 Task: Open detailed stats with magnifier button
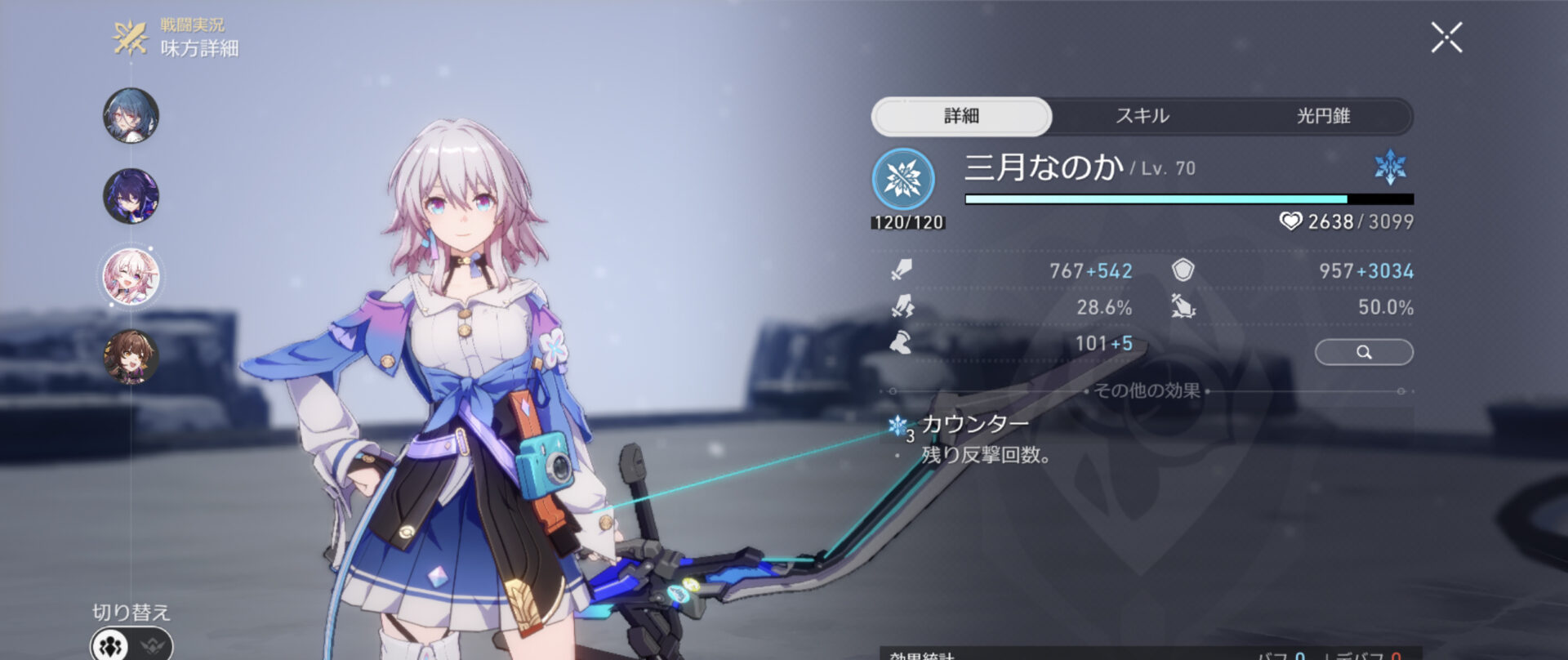[1364, 352]
